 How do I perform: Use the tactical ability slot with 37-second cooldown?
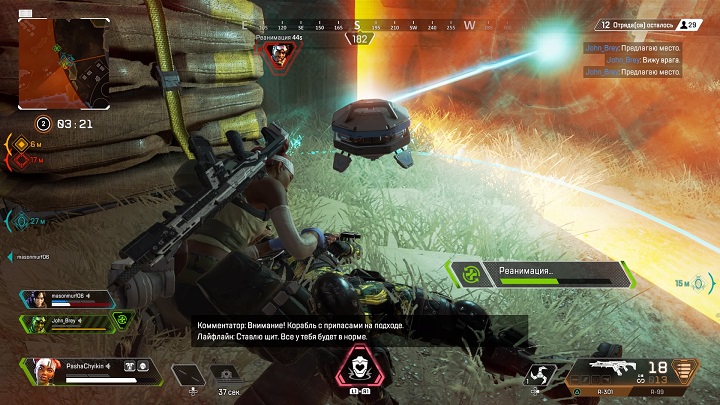click(x=226, y=375)
